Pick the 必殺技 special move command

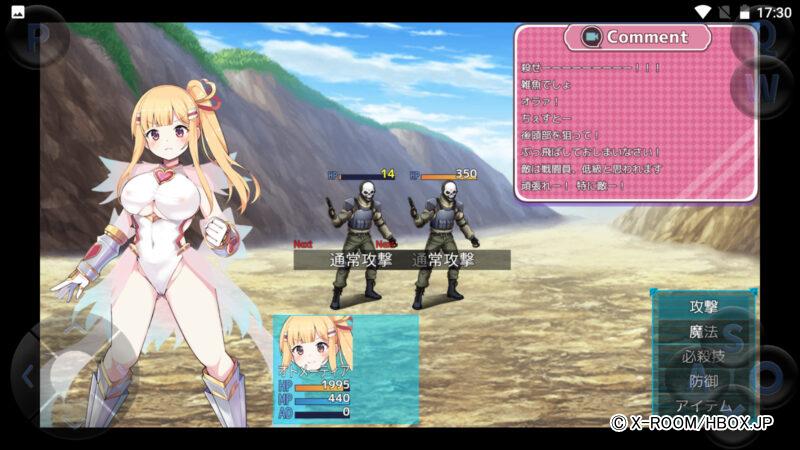(704, 356)
